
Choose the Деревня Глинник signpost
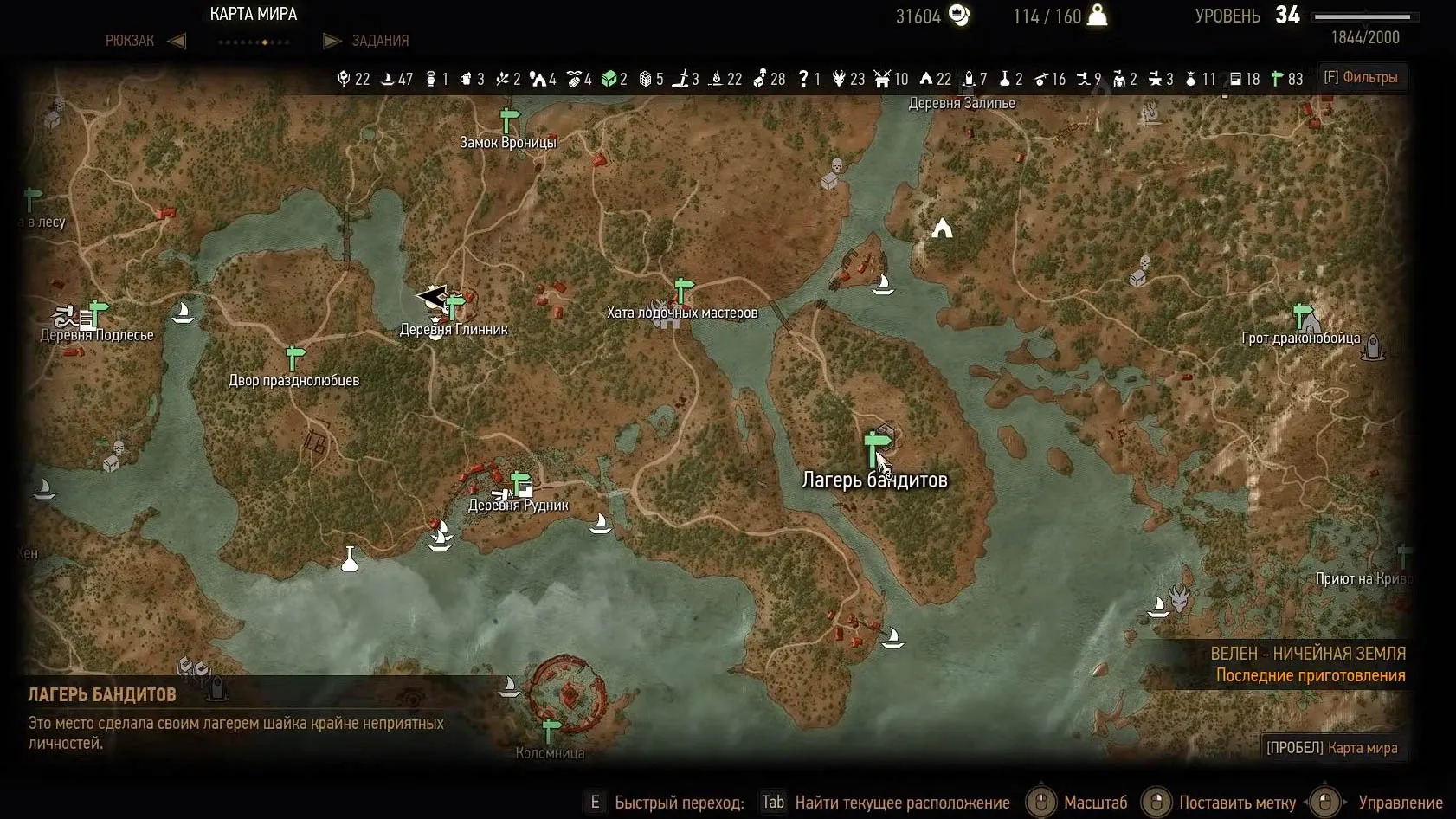tap(454, 306)
